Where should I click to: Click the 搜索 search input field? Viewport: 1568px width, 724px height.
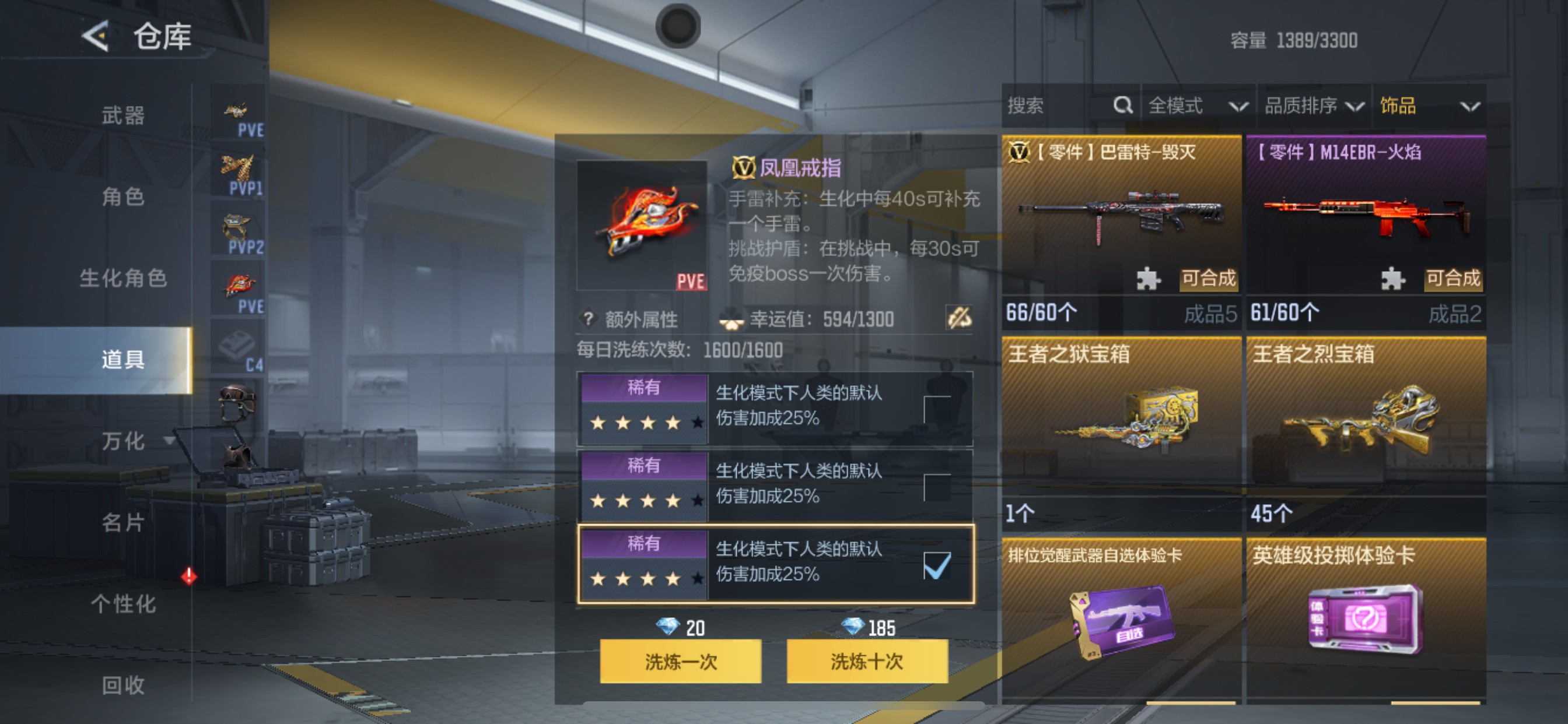point(1053,106)
